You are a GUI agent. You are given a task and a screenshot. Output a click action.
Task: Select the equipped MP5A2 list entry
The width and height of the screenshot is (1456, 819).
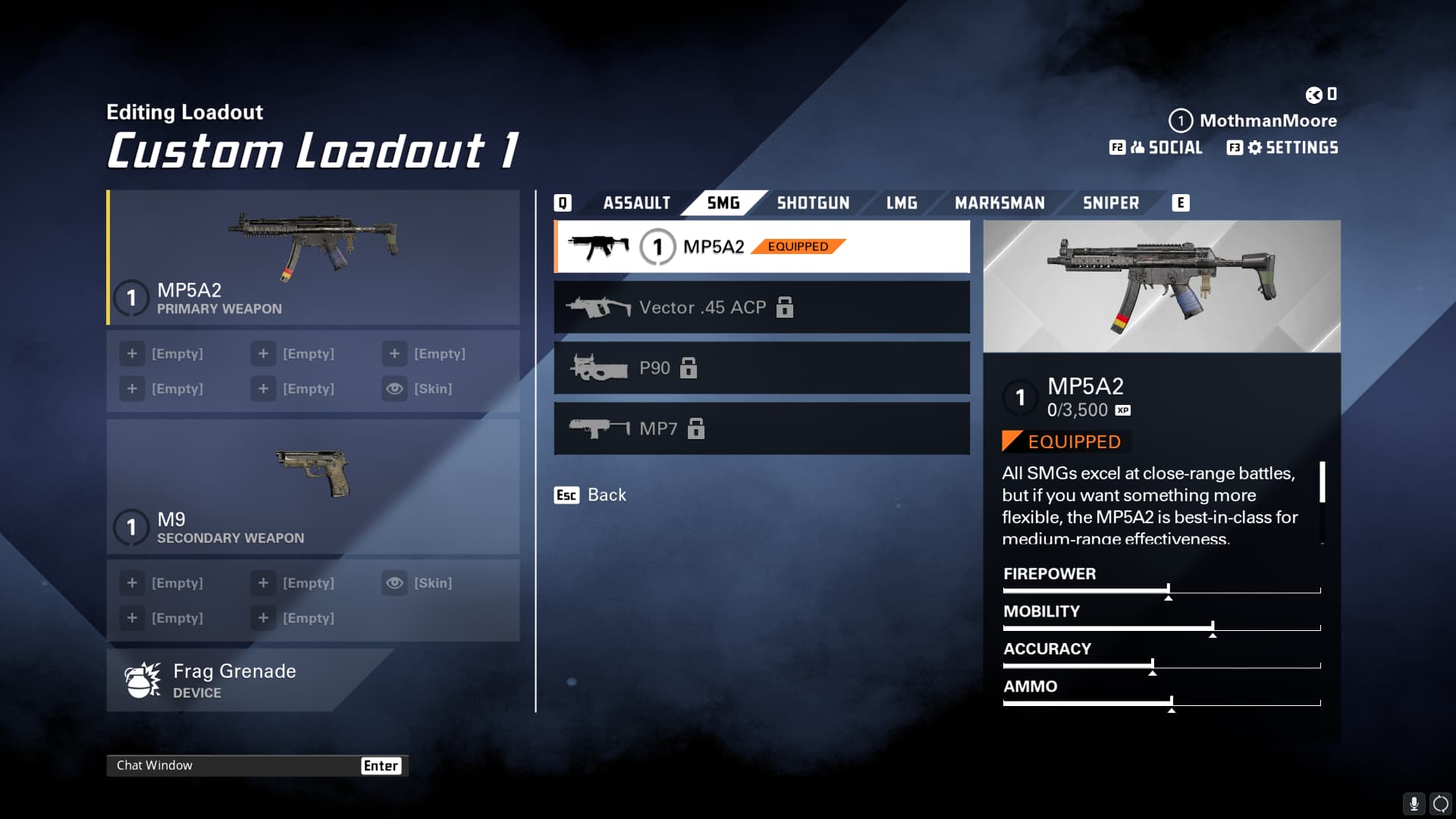pyautogui.click(x=761, y=246)
